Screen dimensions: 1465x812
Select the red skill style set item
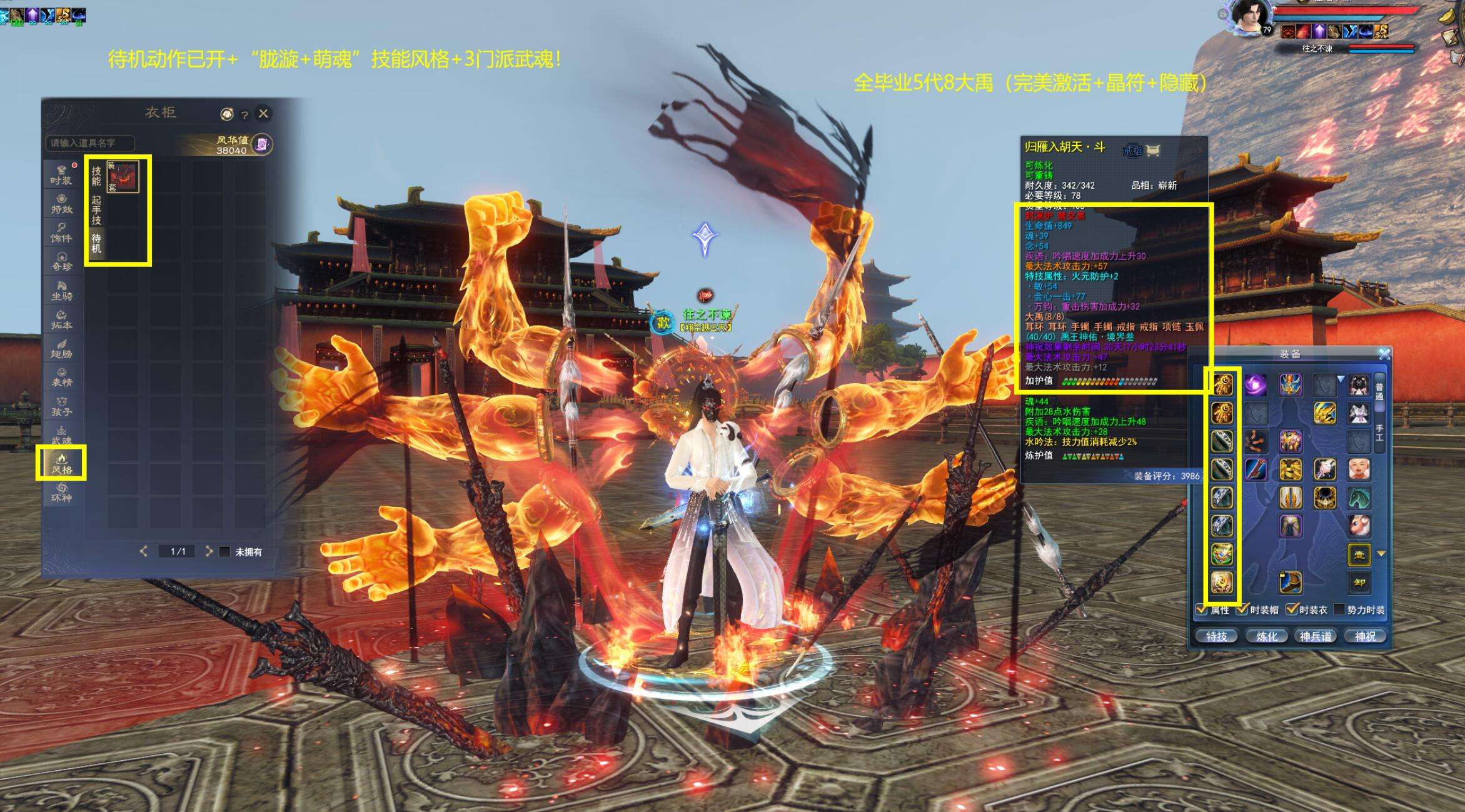click(123, 176)
